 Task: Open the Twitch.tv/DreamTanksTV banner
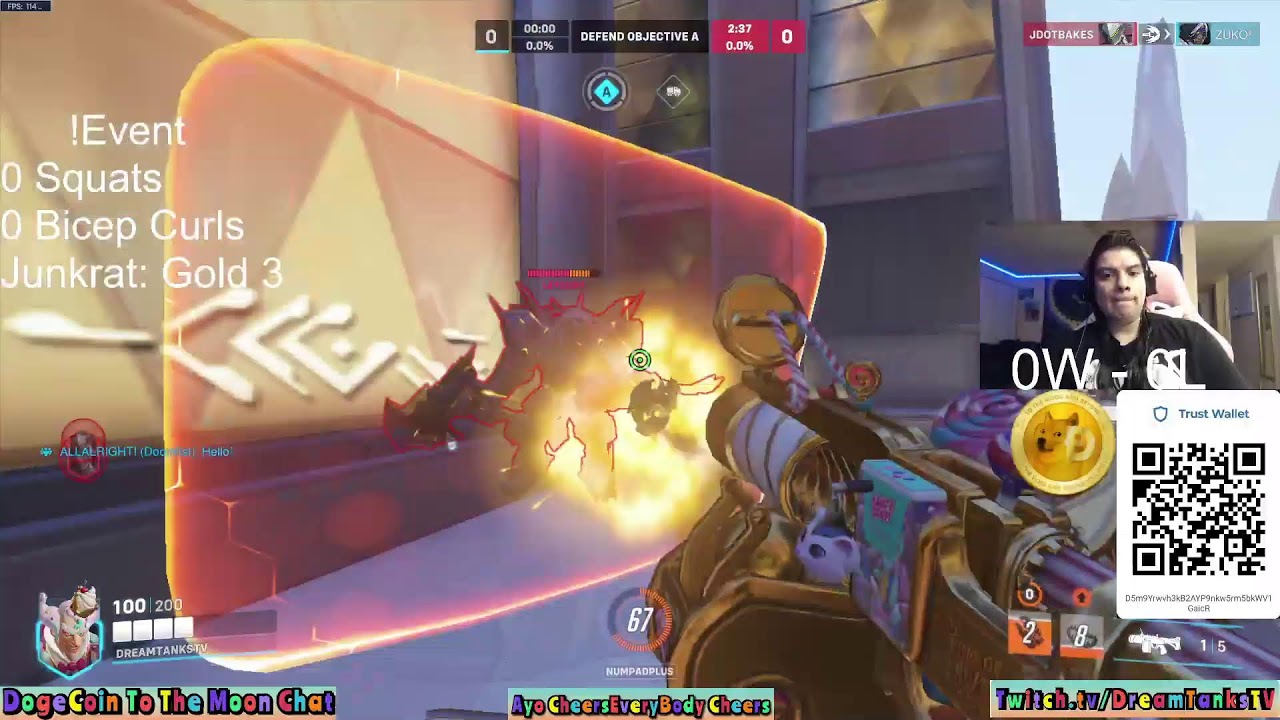(1135, 700)
